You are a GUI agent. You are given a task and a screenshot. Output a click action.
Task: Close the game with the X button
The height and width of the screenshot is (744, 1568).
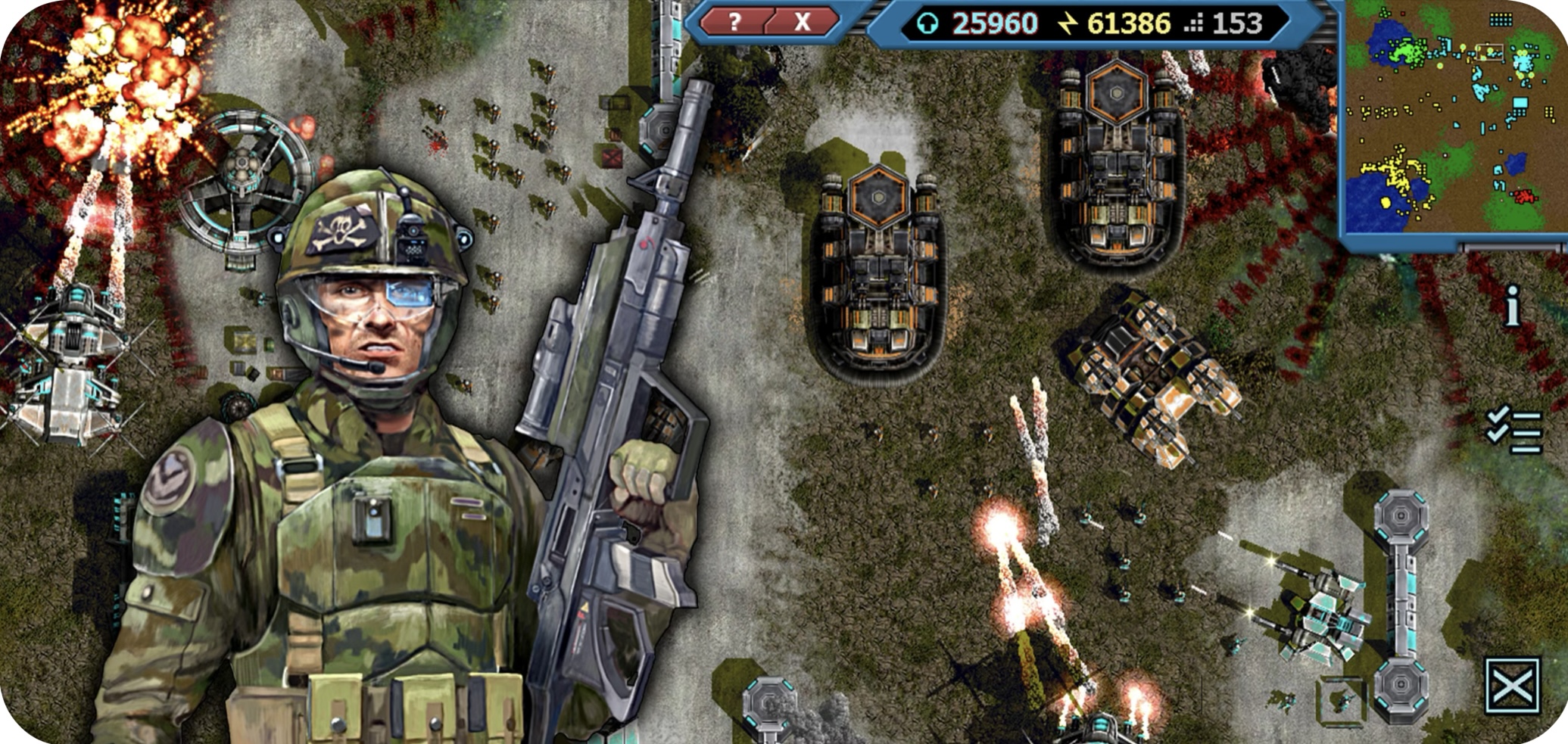coord(802,22)
